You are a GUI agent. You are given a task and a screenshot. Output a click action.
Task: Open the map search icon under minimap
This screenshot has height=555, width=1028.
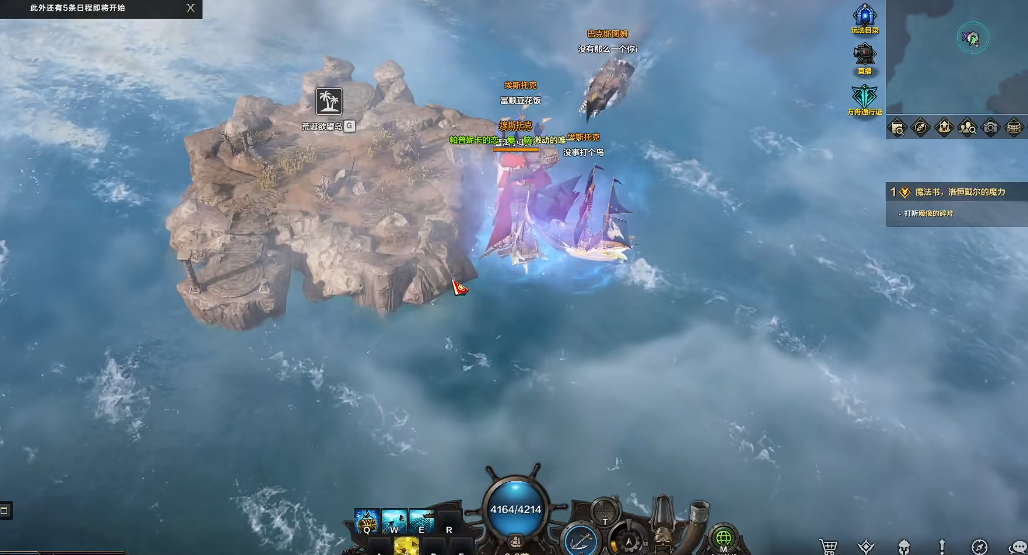(897, 127)
